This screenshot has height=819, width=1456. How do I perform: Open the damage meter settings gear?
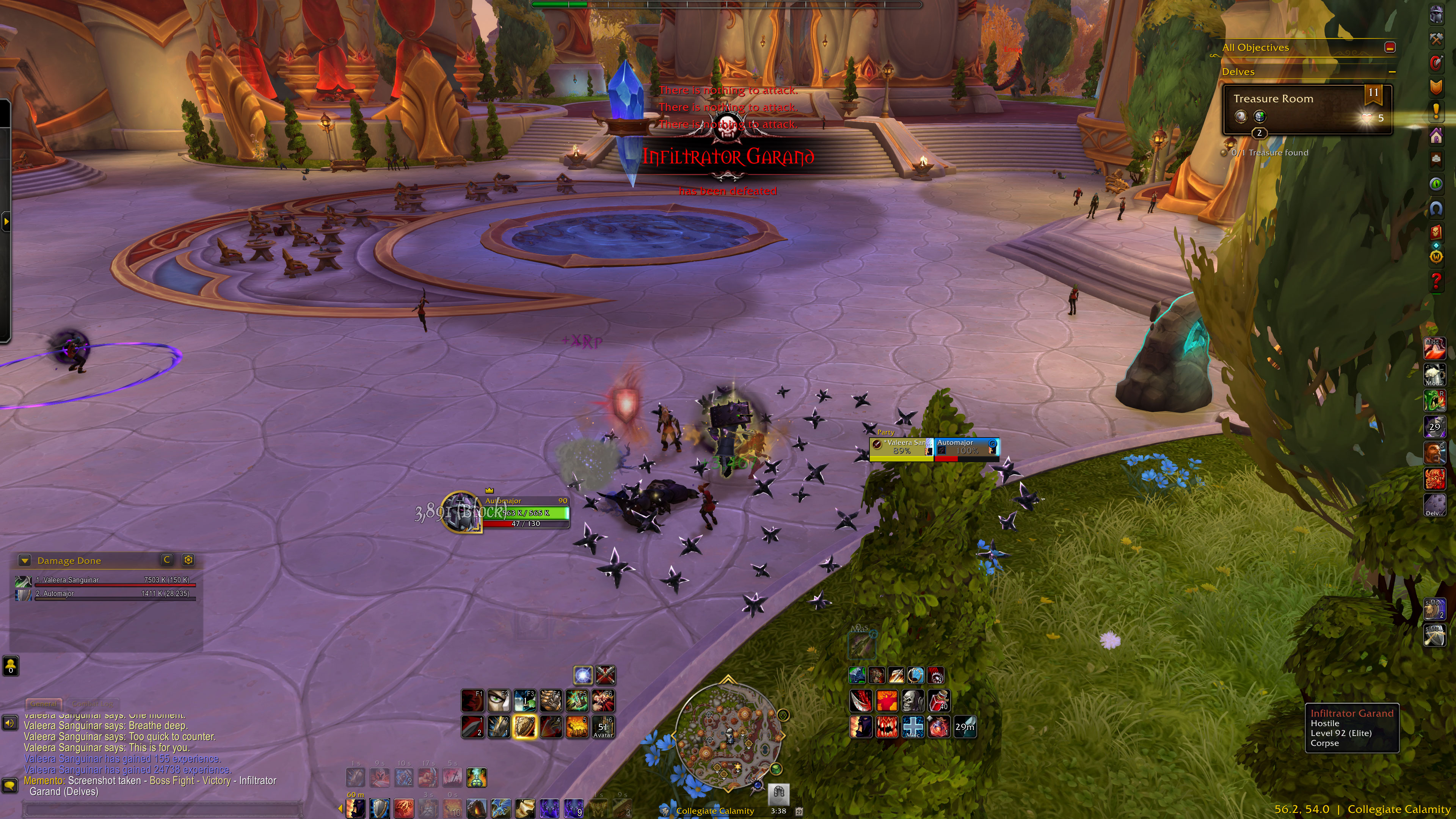188,560
